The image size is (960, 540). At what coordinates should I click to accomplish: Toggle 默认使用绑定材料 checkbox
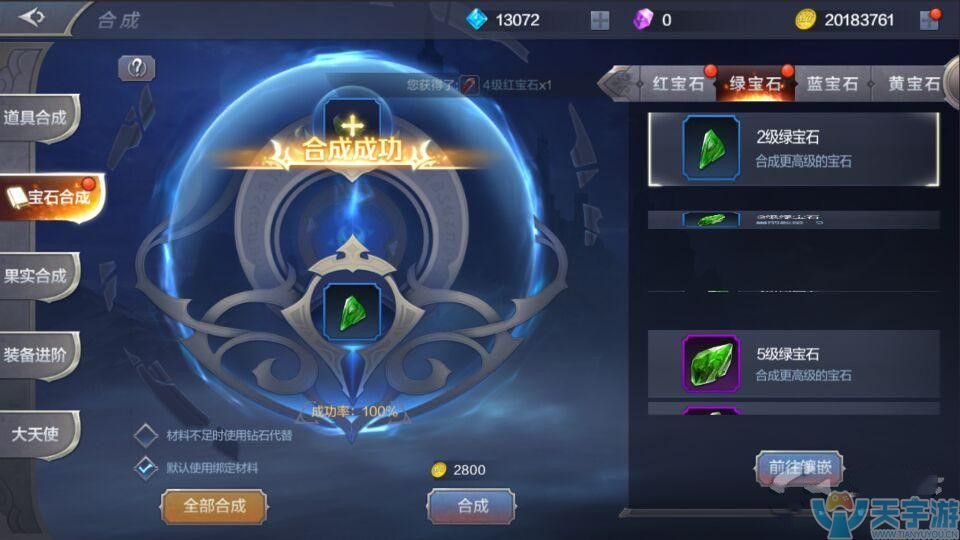[146, 466]
